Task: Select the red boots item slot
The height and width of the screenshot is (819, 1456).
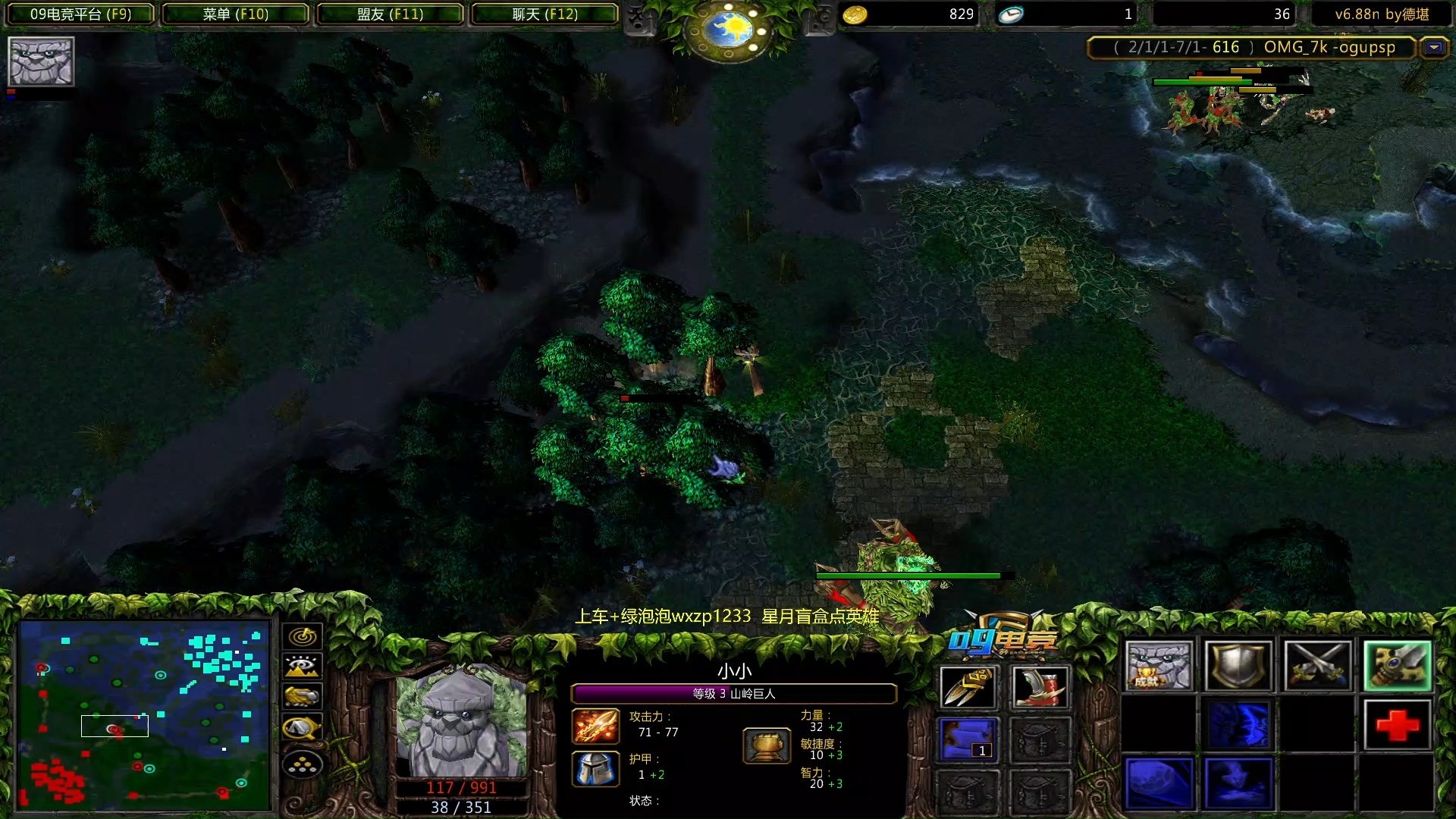Action: (1040, 687)
